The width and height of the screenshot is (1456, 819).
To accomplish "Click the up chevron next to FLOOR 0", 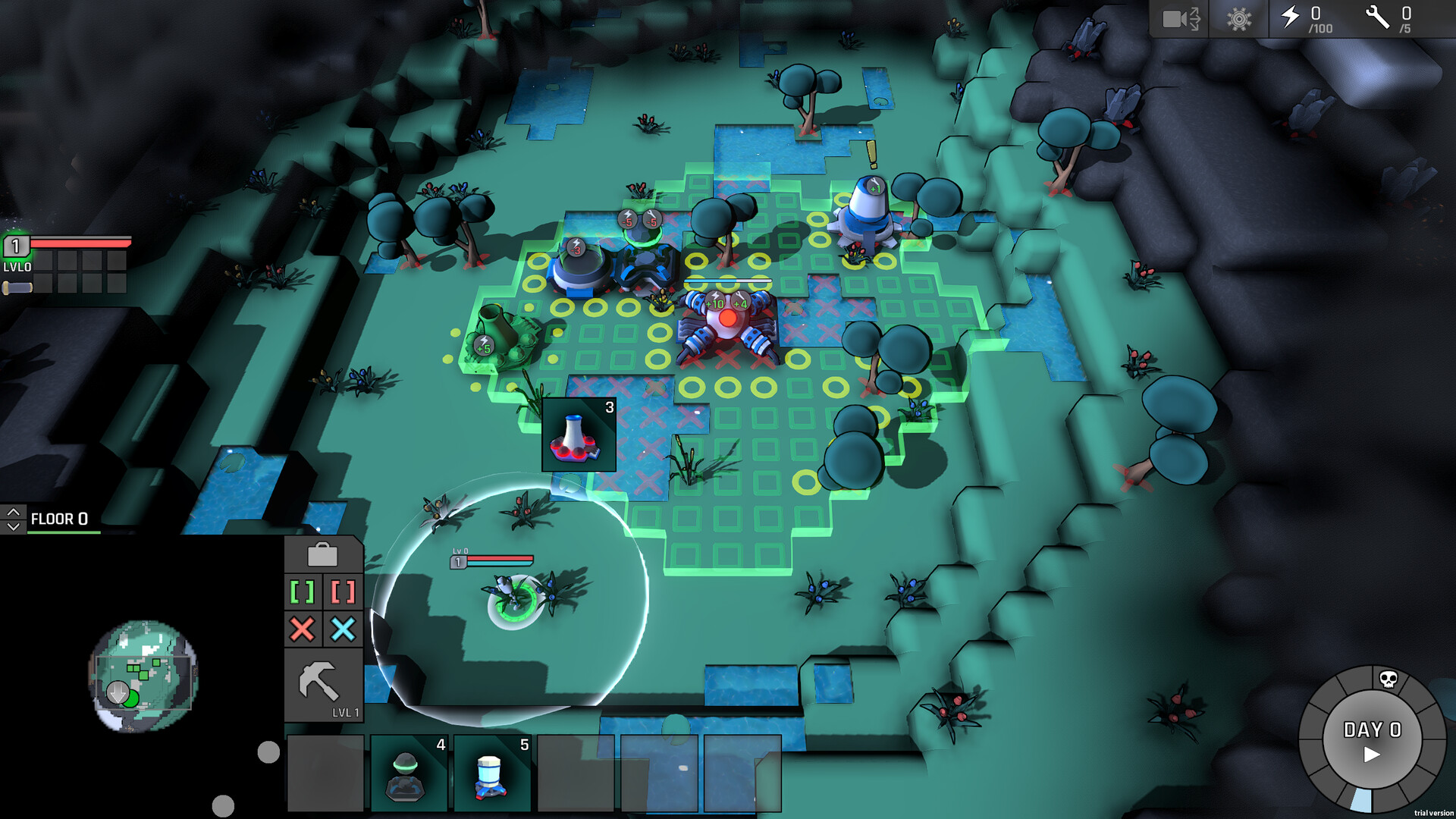I will [x=12, y=512].
